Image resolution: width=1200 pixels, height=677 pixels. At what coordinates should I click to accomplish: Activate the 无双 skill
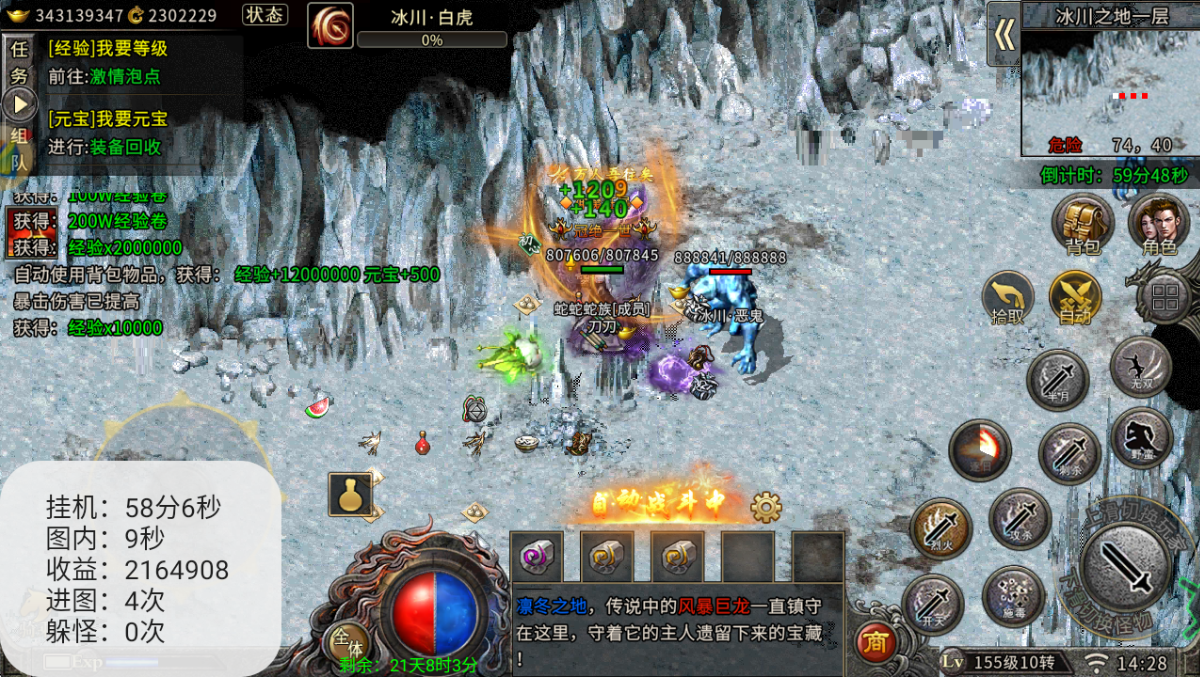pyautogui.click(x=1140, y=366)
